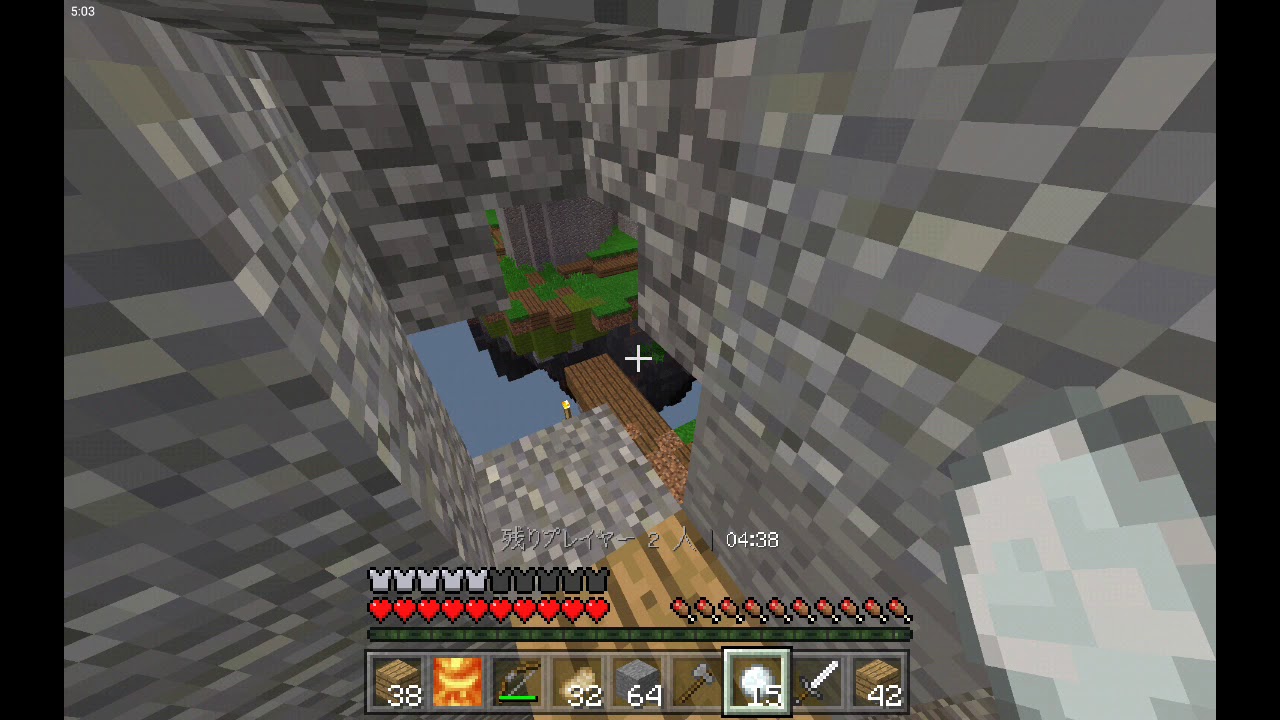This screenshot has height=720, width=1280.
Task: Click the rightmost drumstick in the hunger bar
Action: (898, 605)
